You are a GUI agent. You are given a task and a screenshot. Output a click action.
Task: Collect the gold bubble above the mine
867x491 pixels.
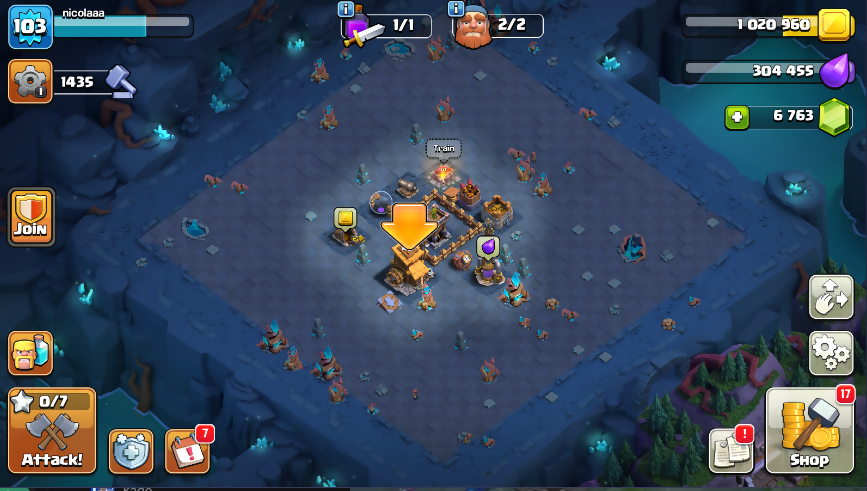click(x=345, y=217)
